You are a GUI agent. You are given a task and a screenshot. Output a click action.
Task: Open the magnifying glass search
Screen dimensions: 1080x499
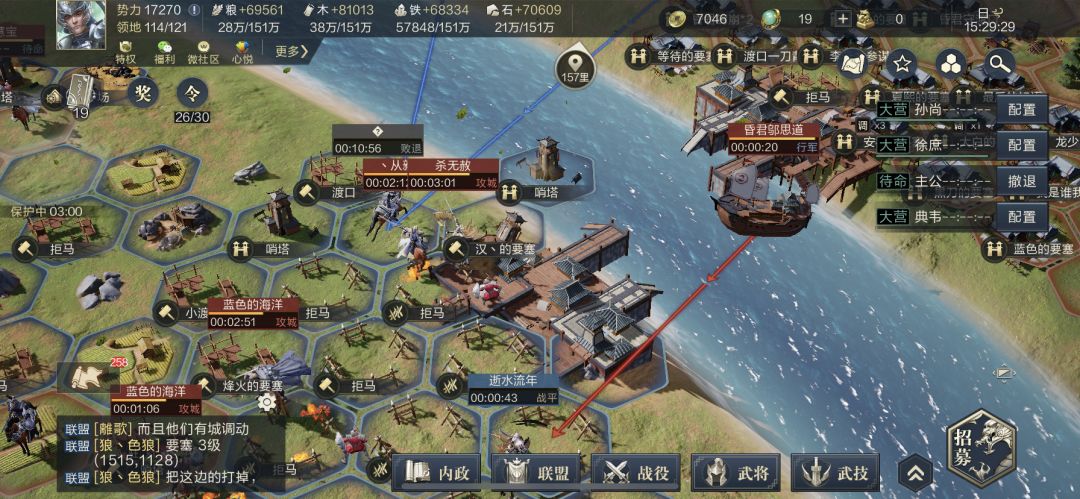(998, 64)
